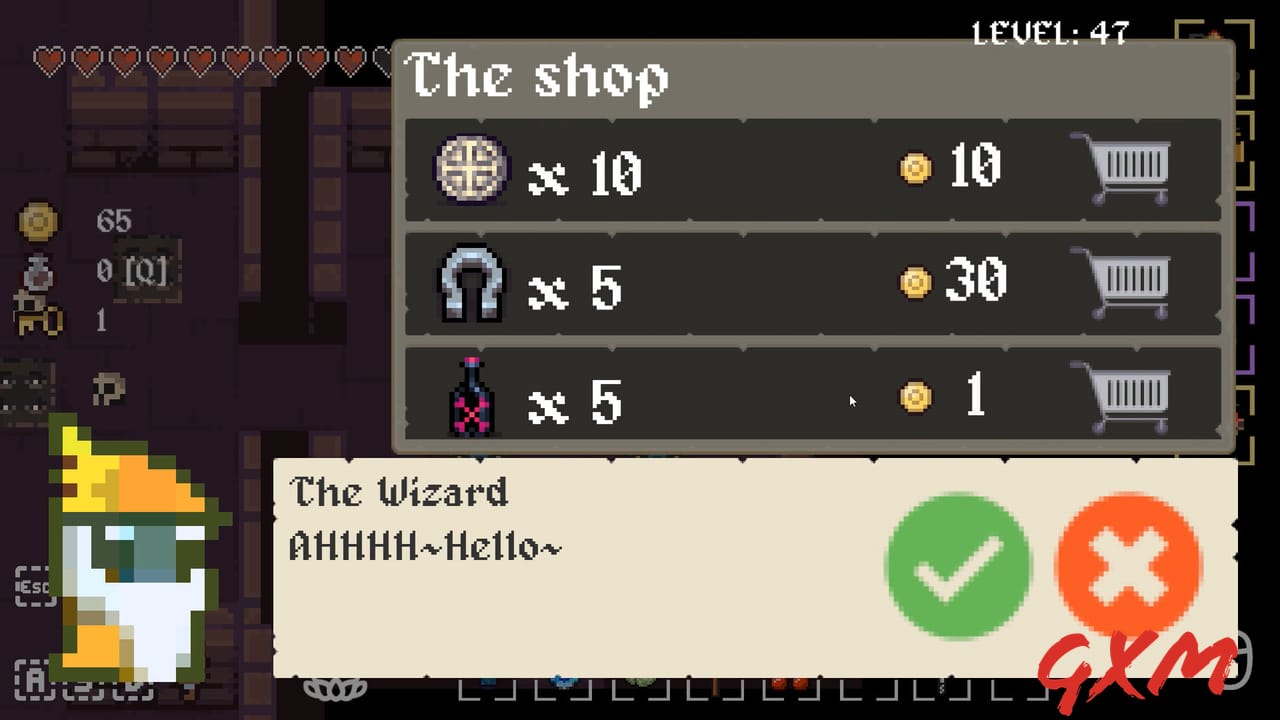Click the round medallion shop item icon
Viewport: 1280px width, 720px height.
(470, 170)
